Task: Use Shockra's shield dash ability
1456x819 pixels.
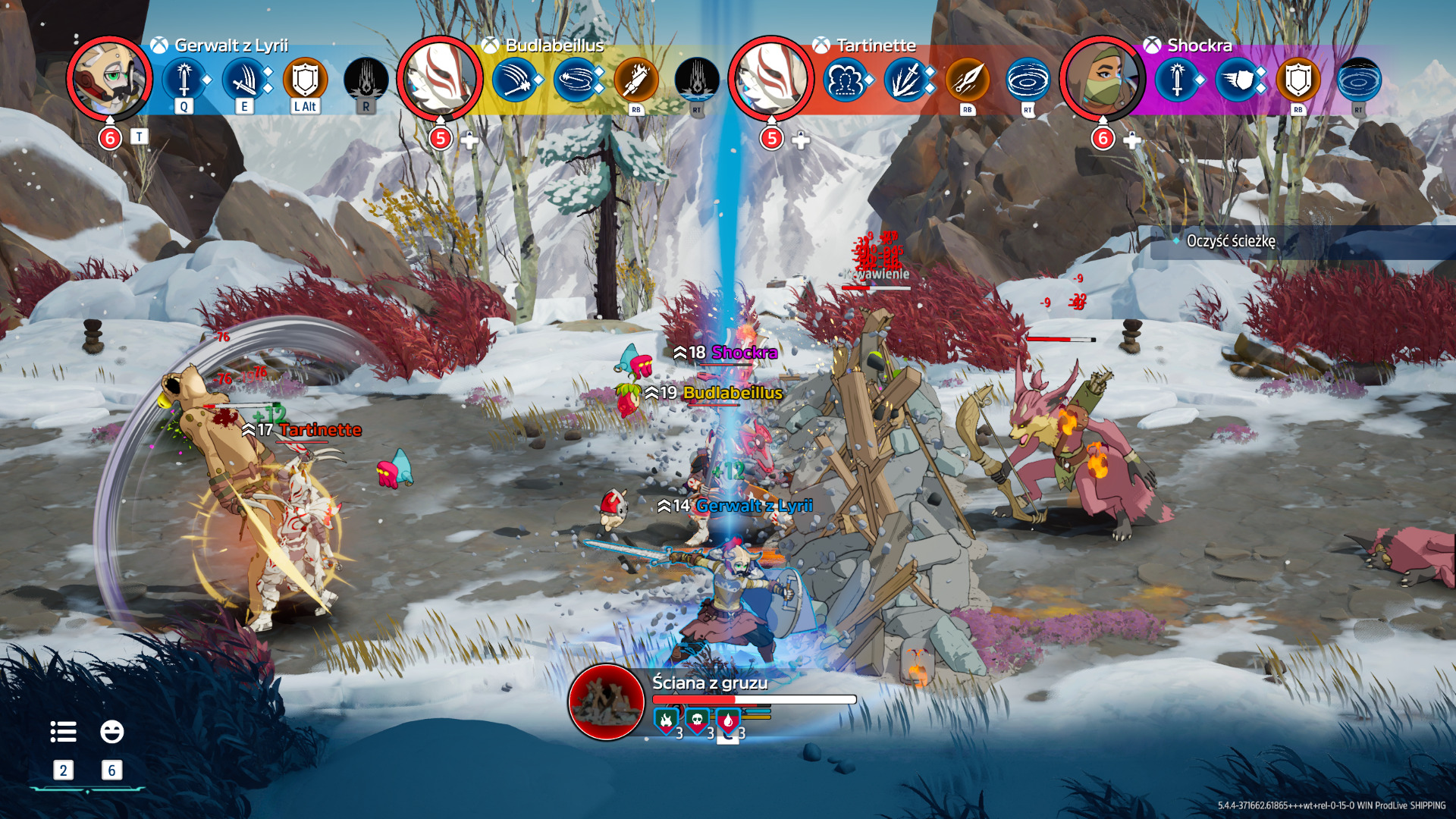Action: 1237,79
